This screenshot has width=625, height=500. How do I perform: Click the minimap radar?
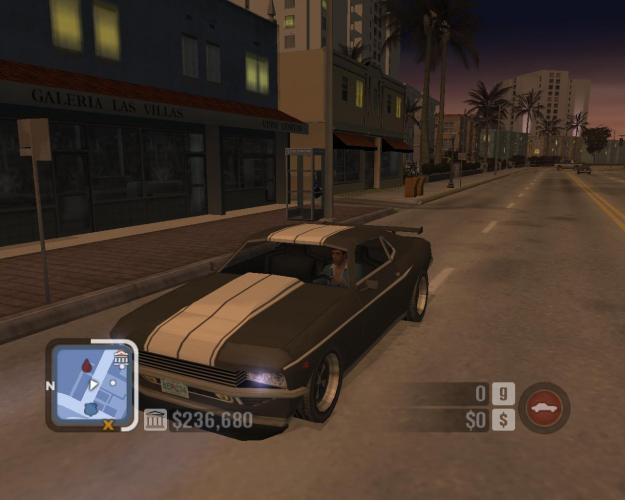coord(93,383)
